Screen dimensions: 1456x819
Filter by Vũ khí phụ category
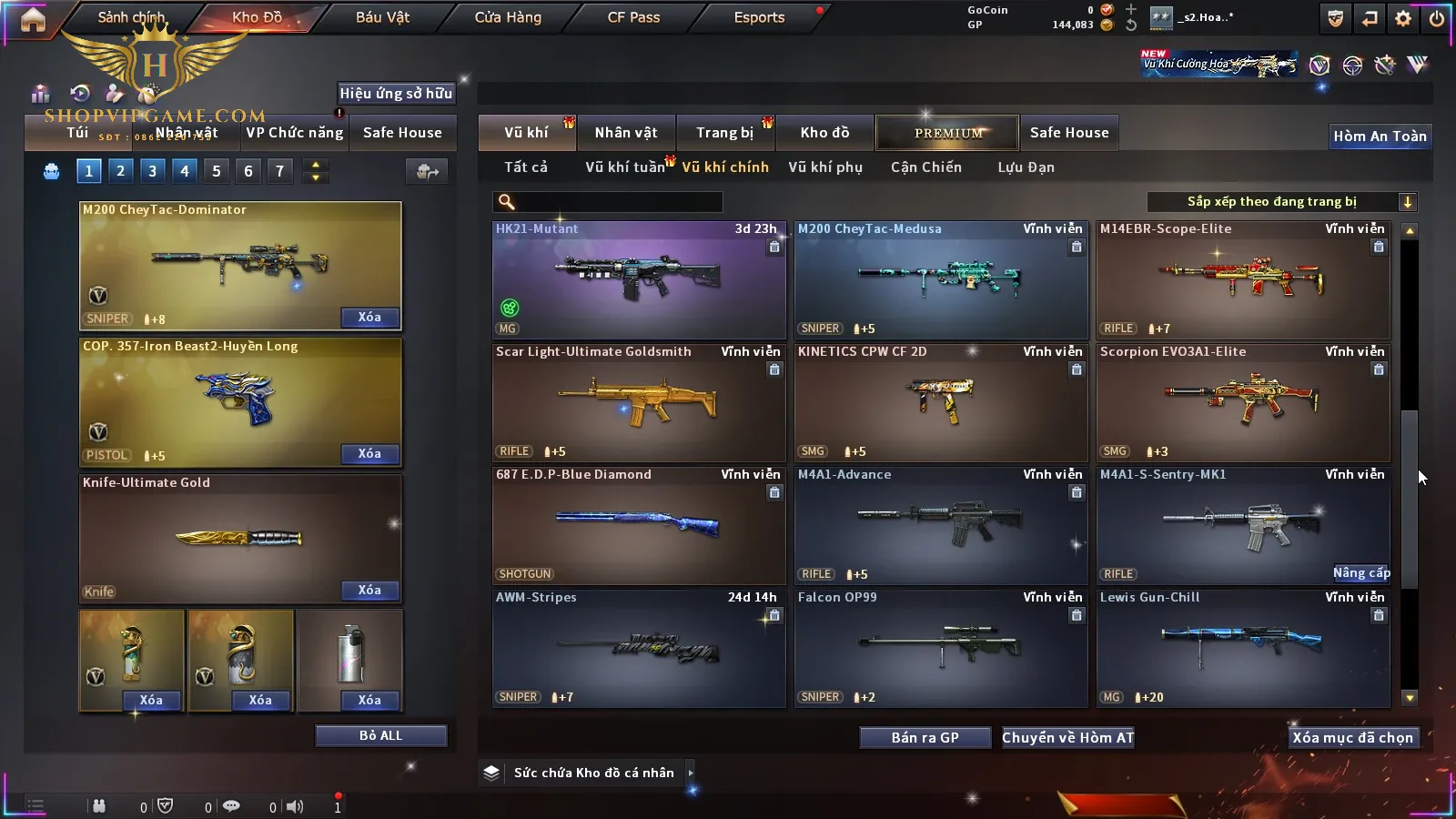(824, 167)
